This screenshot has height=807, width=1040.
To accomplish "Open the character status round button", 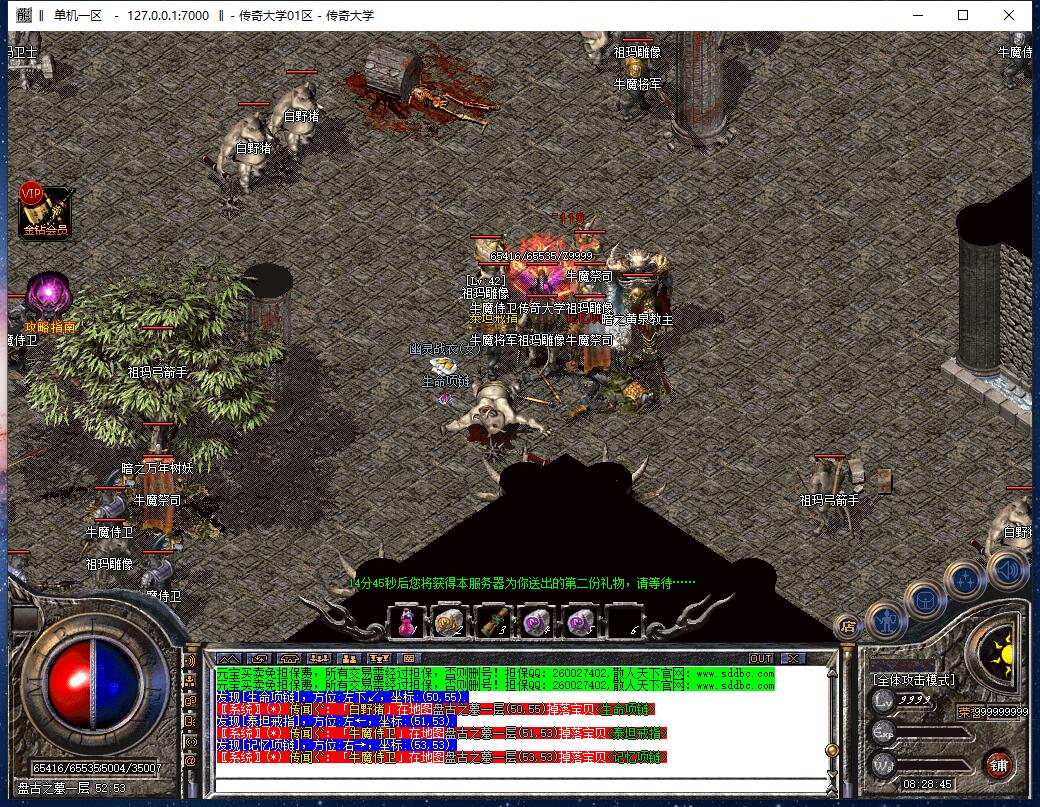I will pos(885,619).
